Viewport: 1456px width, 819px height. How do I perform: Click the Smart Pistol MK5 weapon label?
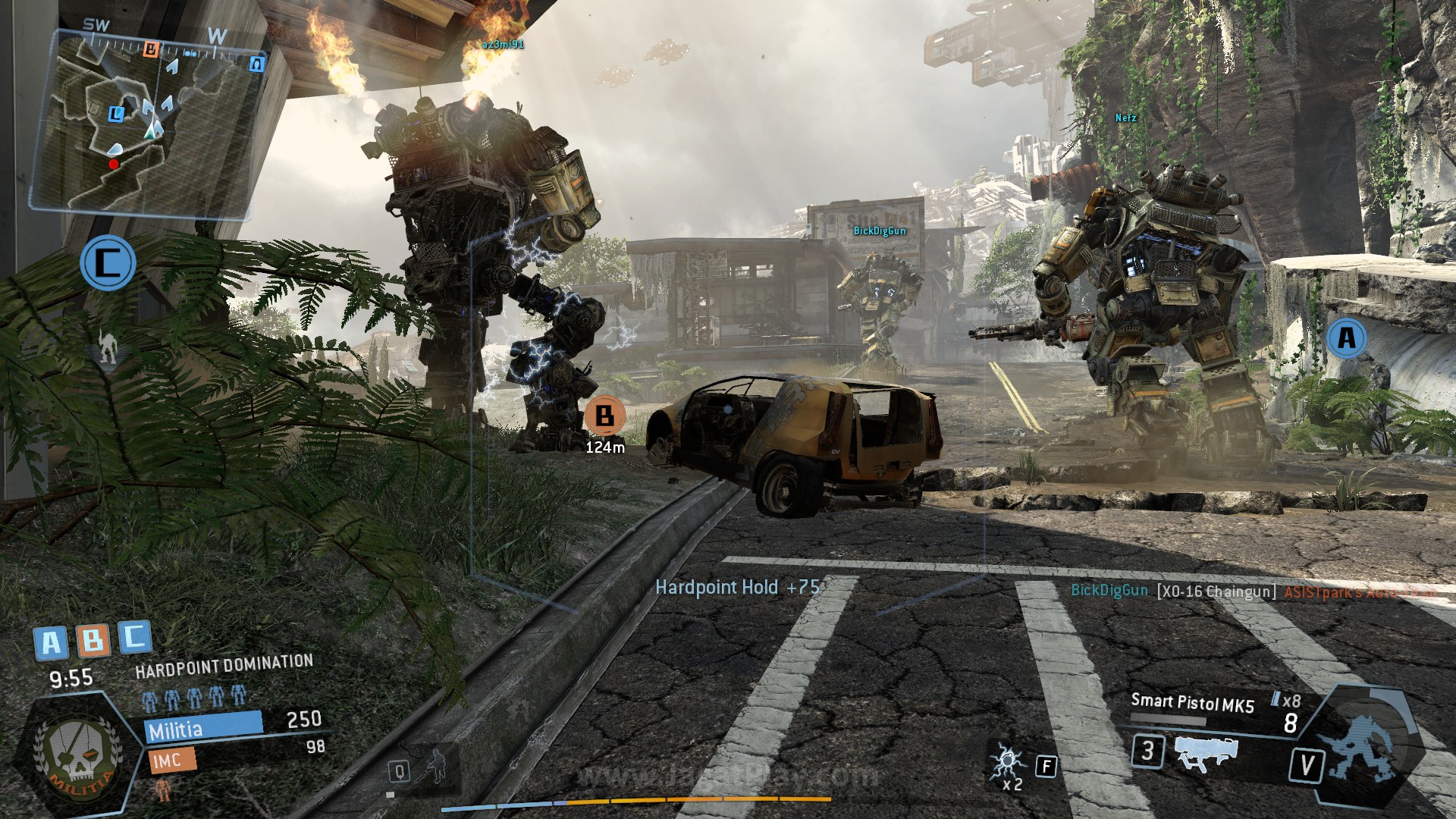(x=1192, y=702)
